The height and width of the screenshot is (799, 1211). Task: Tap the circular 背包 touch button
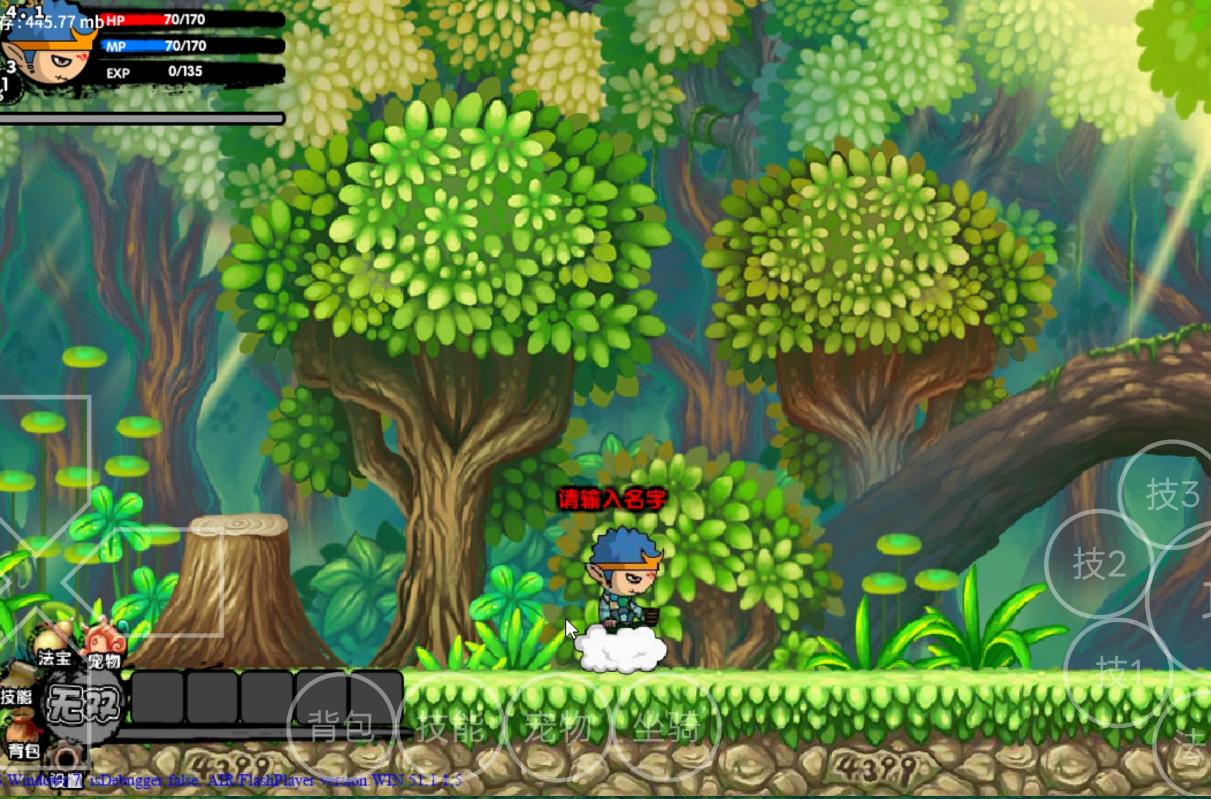tap(342, 726)
